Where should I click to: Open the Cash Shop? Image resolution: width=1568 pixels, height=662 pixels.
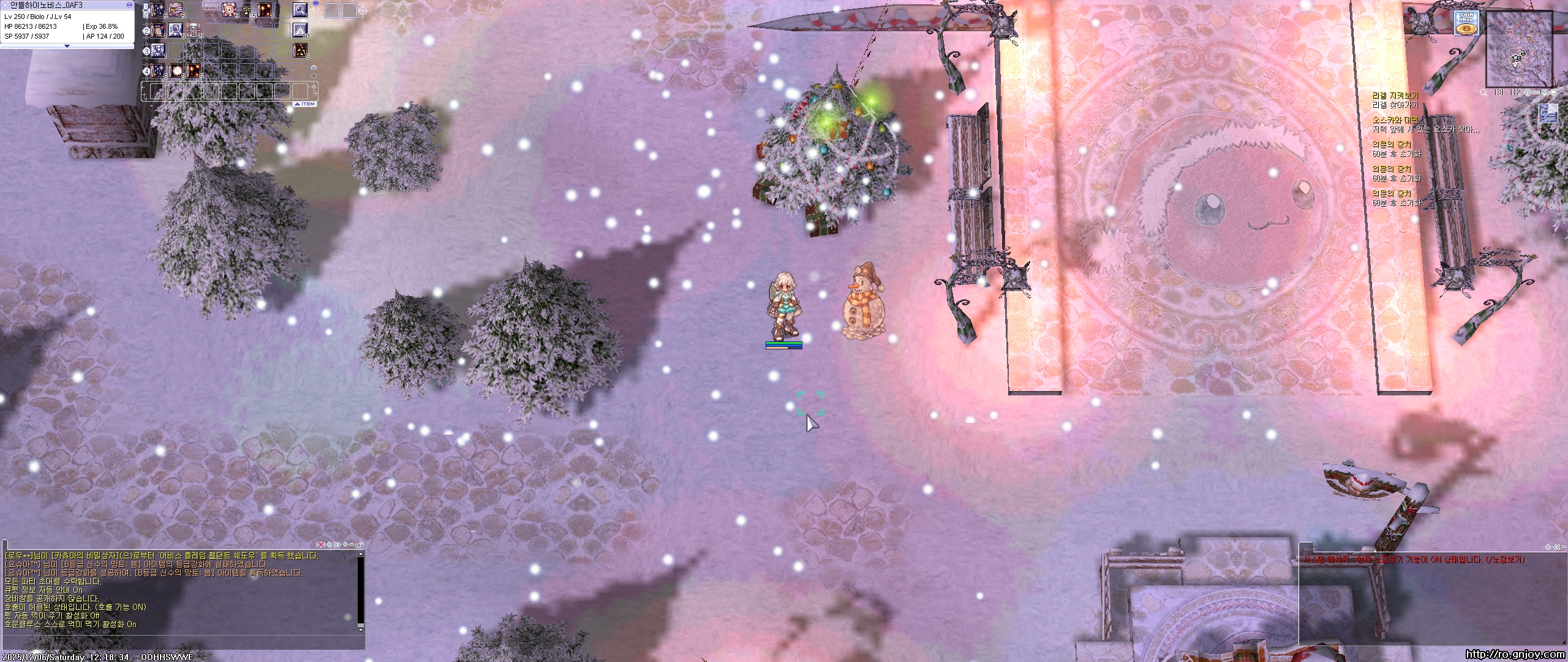[x=1466, y=23]
